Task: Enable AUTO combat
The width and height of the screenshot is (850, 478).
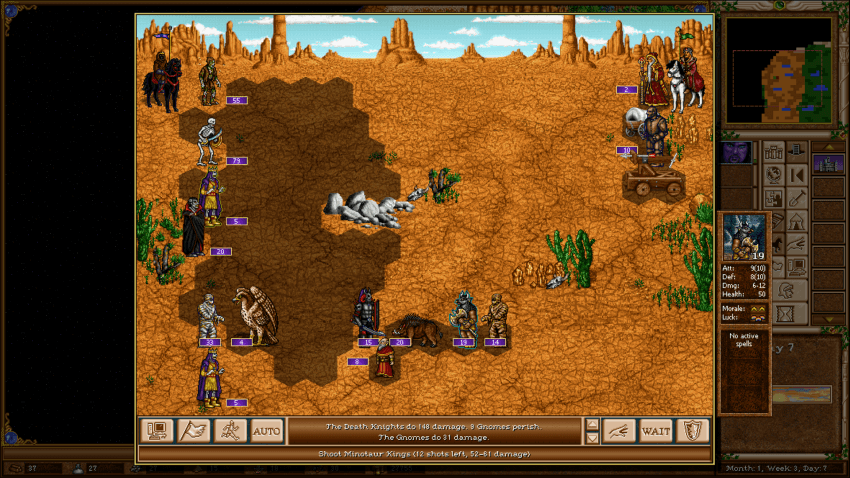Action: tap(266, 431)
